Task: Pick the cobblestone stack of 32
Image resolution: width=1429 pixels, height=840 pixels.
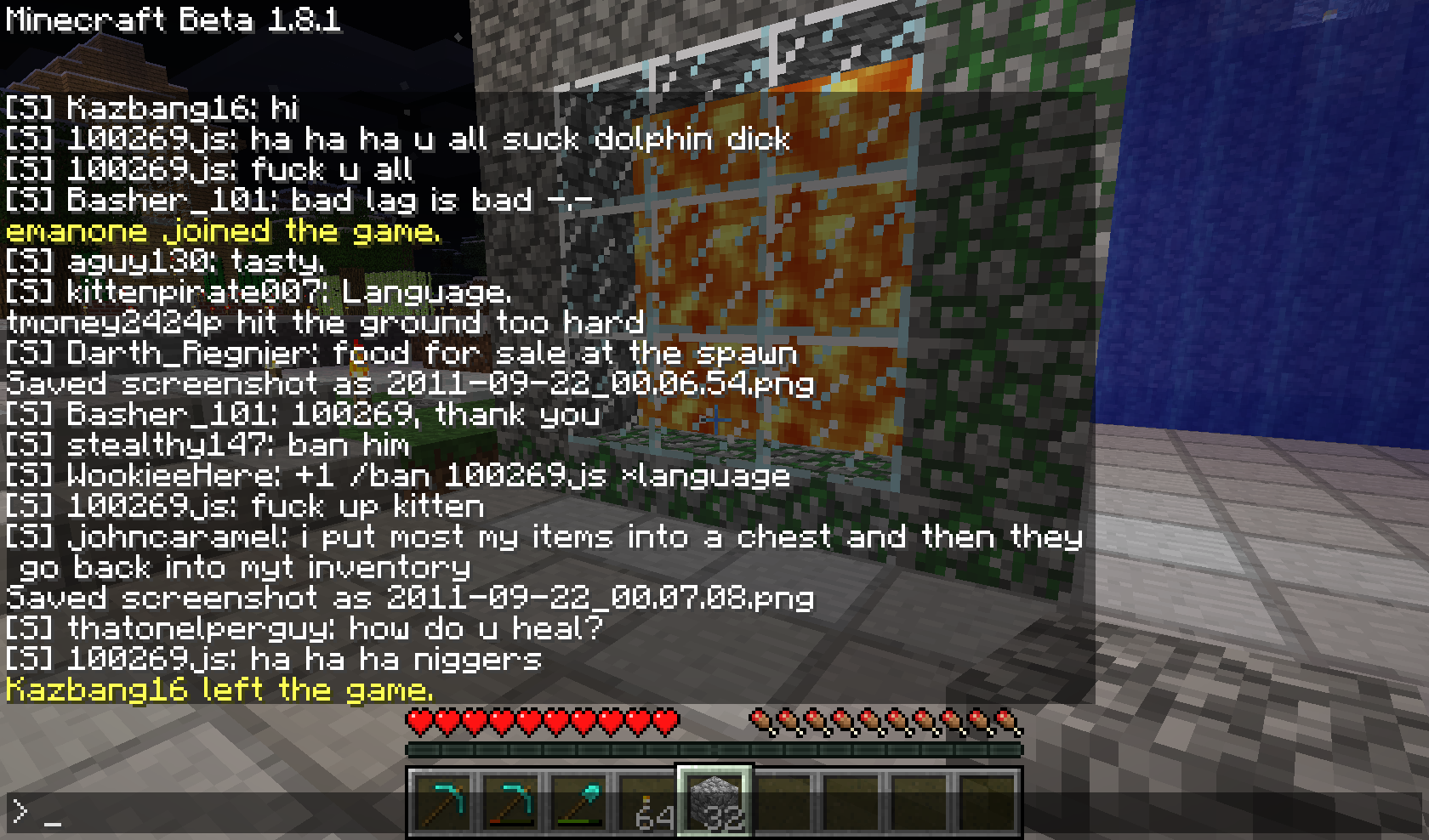Action: pos(714,802)
